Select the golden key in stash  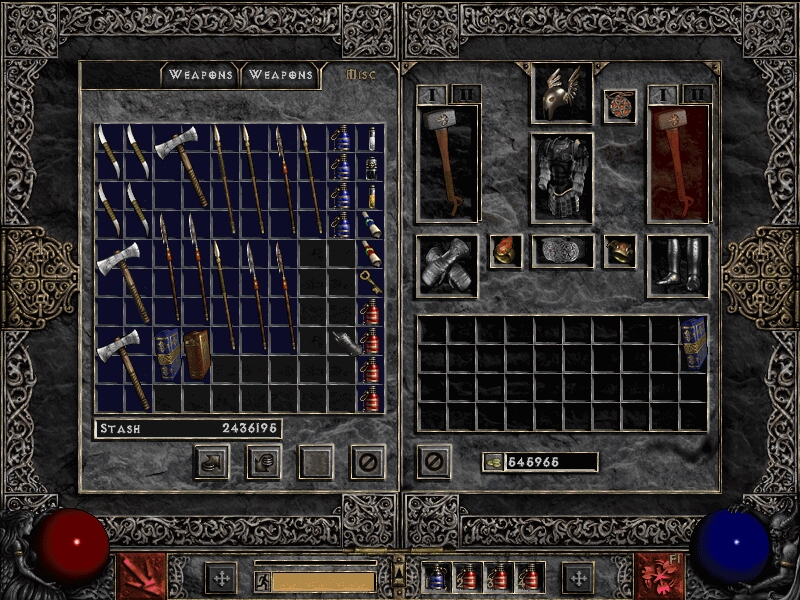(370, 281)
